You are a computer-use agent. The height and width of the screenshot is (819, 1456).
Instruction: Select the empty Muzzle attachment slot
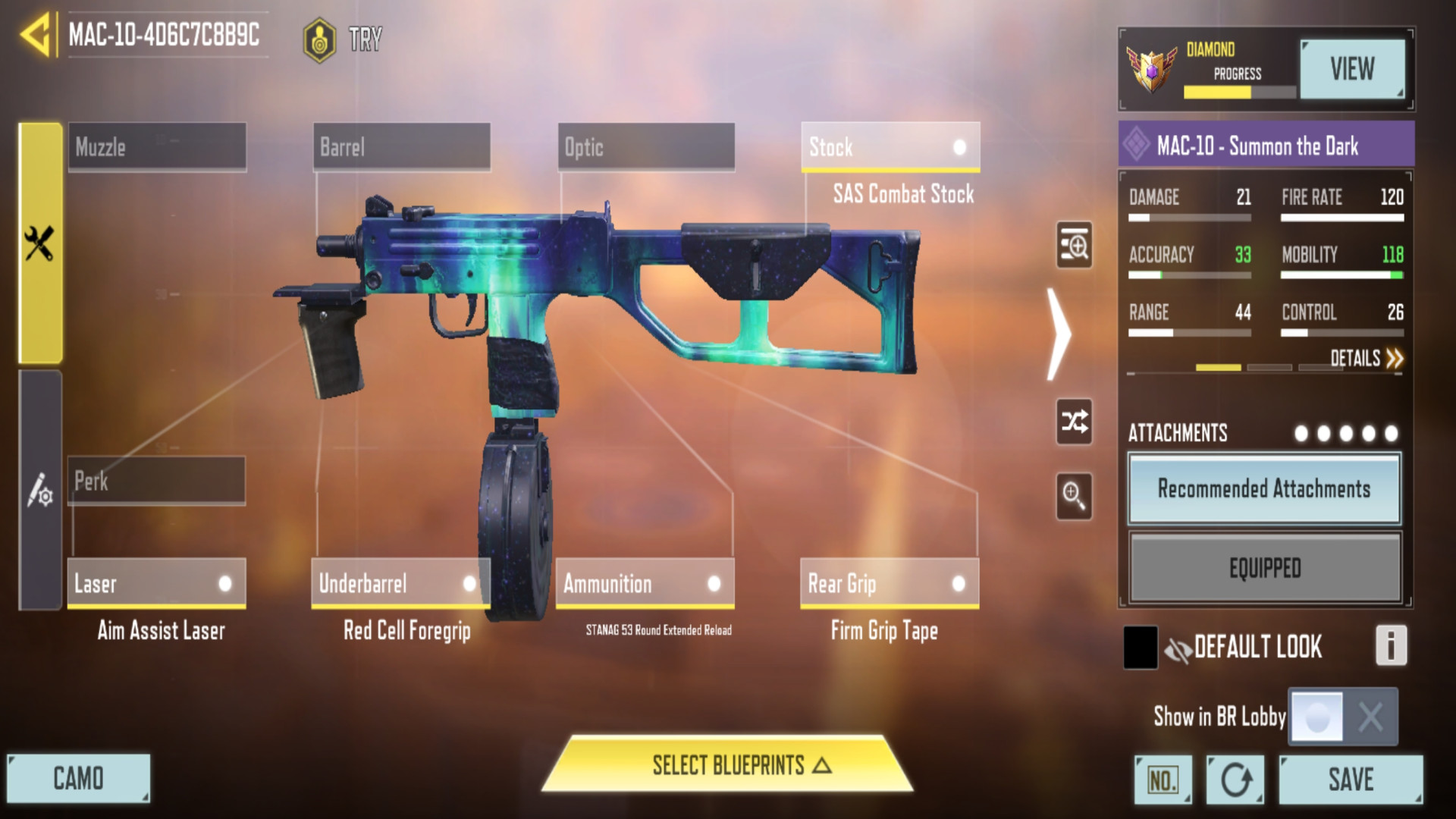(x=157, y=147)
